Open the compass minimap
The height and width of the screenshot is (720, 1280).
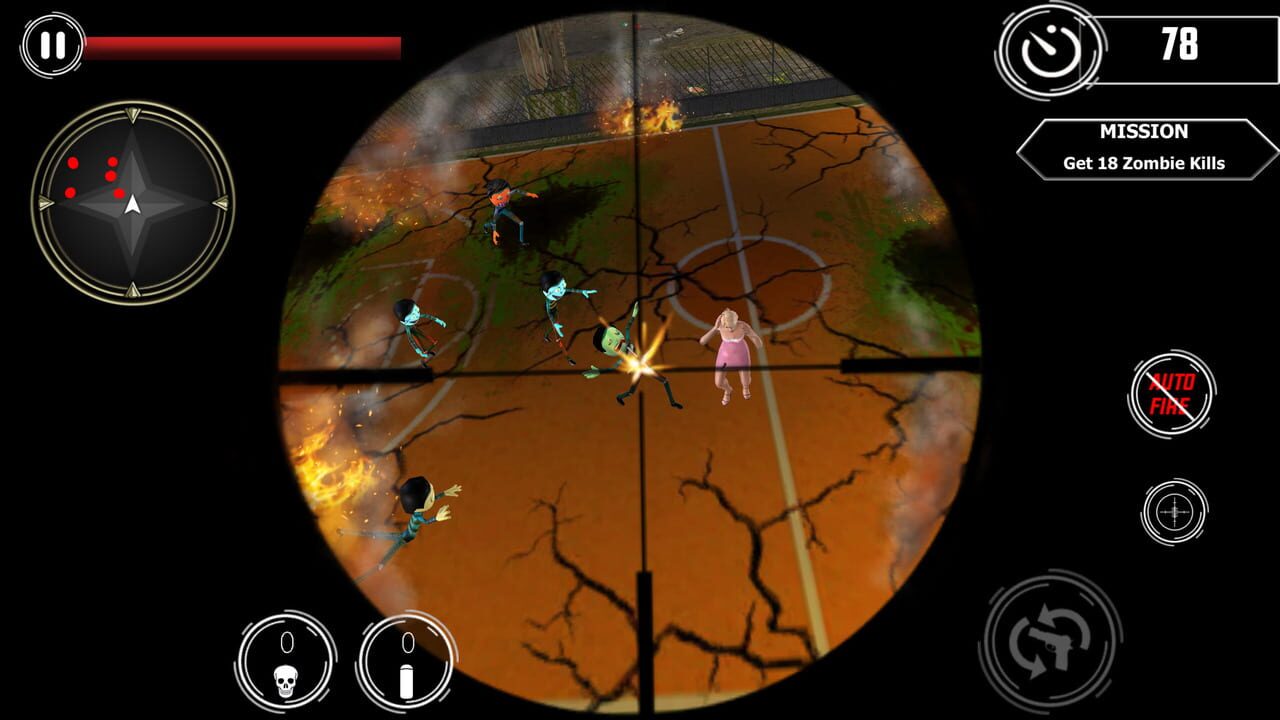tap(132, 207)
